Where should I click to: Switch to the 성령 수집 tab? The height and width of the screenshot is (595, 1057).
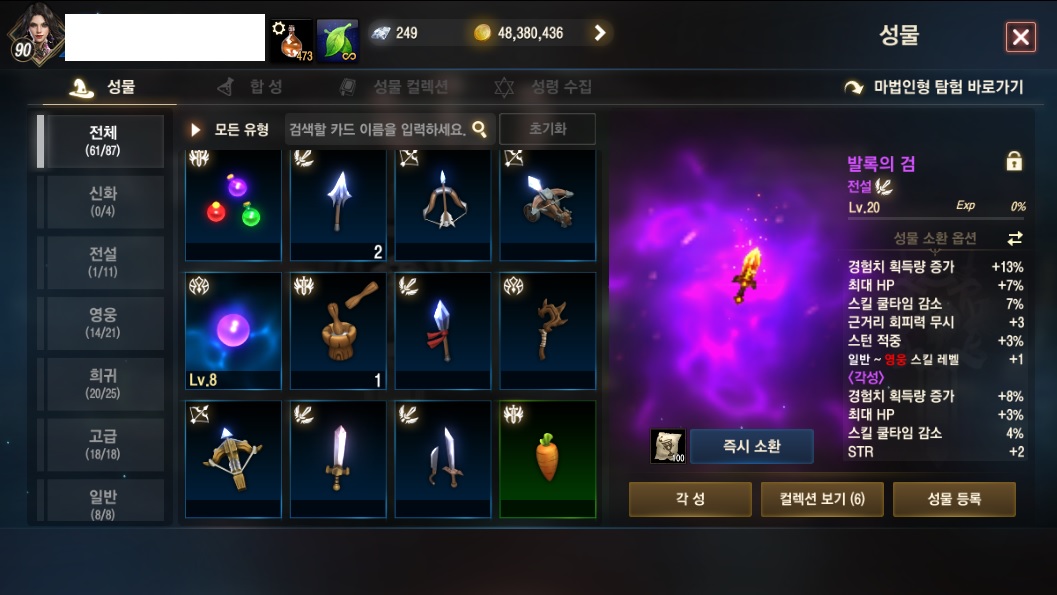coord(545,87)
